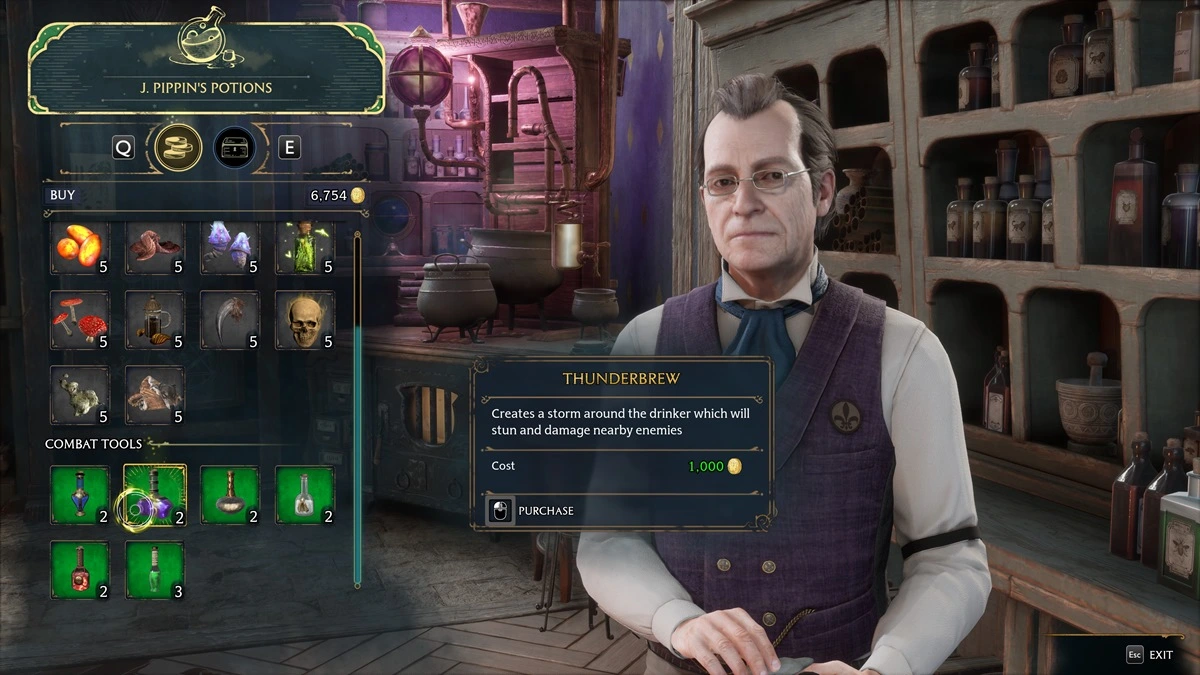Viewport: 1200px width, 675px height.
Task: Select the clear bottle potion
Action: [x=305, y=495]
